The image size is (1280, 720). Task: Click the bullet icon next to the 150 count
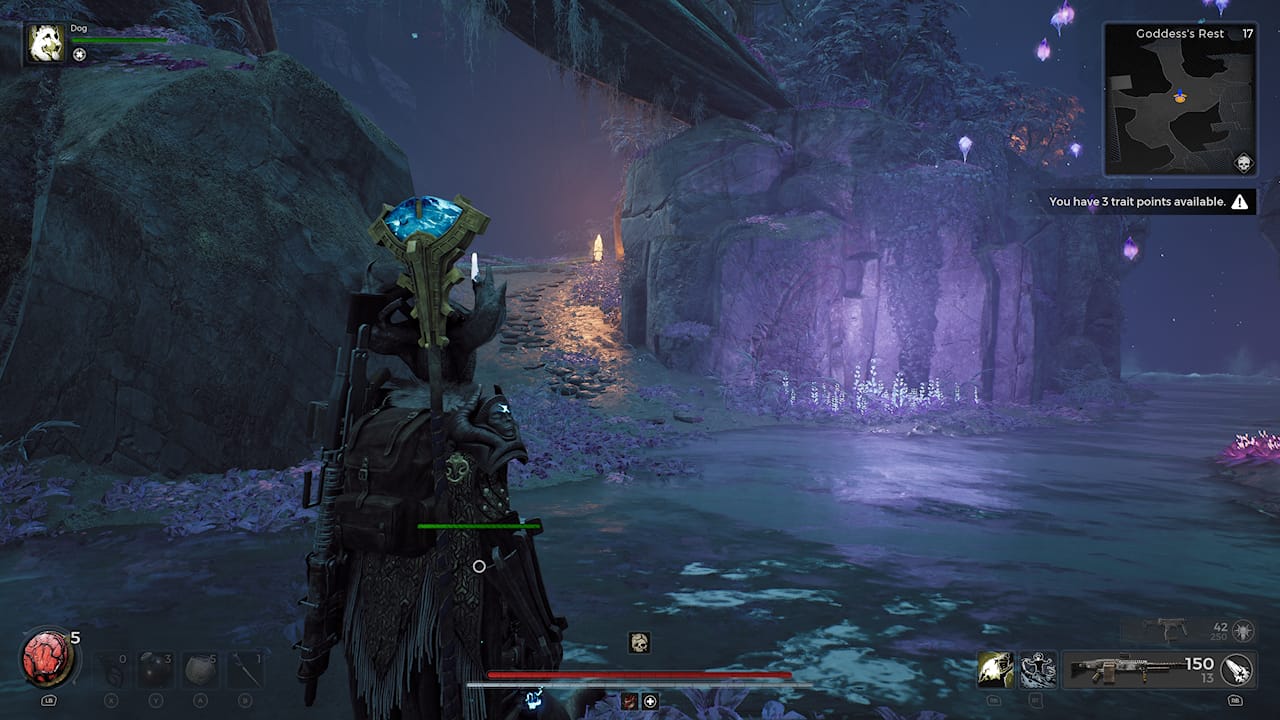pyautogui.click(x=1236, y=668)
